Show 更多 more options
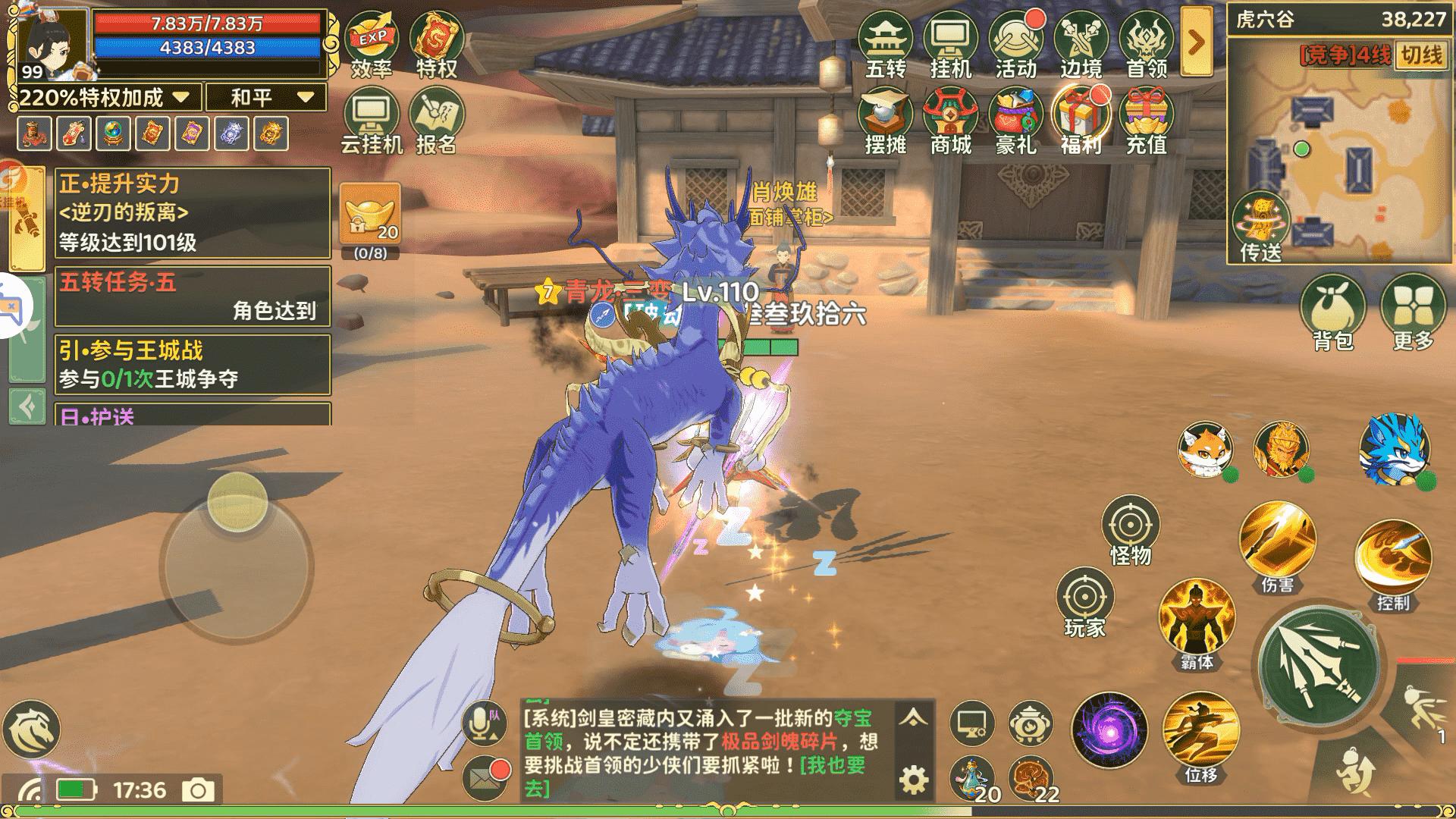Image resolution: width=1456 pixels, height=819 pixels. click(x=1414, y=312)
